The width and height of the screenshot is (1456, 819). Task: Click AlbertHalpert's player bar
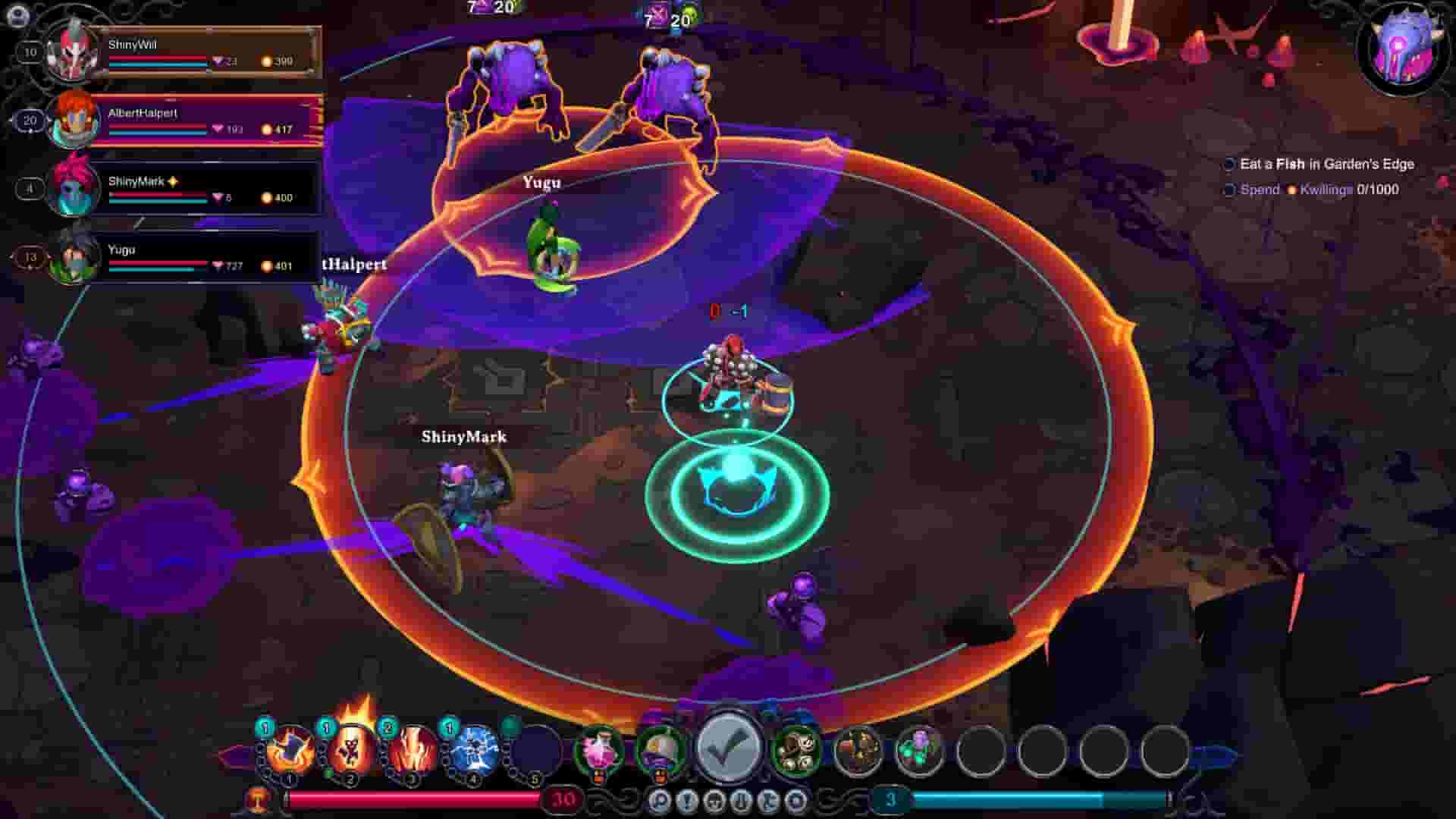(x=205, y=120)
